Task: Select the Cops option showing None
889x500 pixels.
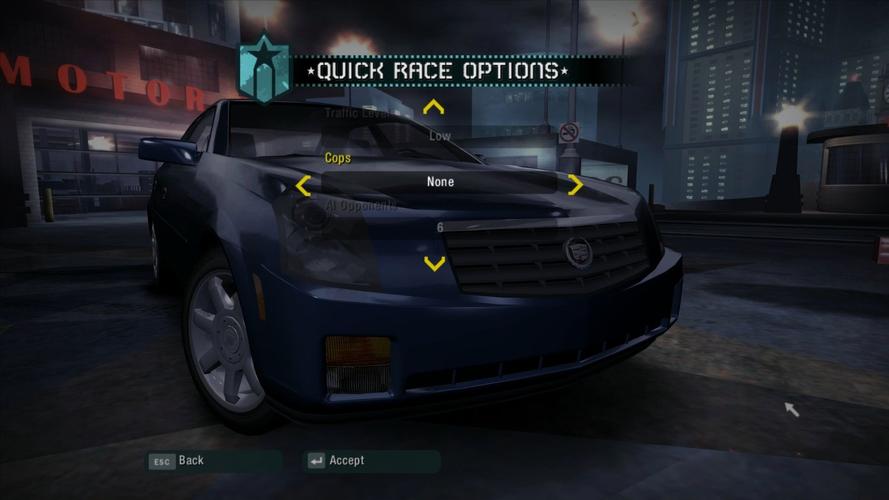Action: point(440,182)
